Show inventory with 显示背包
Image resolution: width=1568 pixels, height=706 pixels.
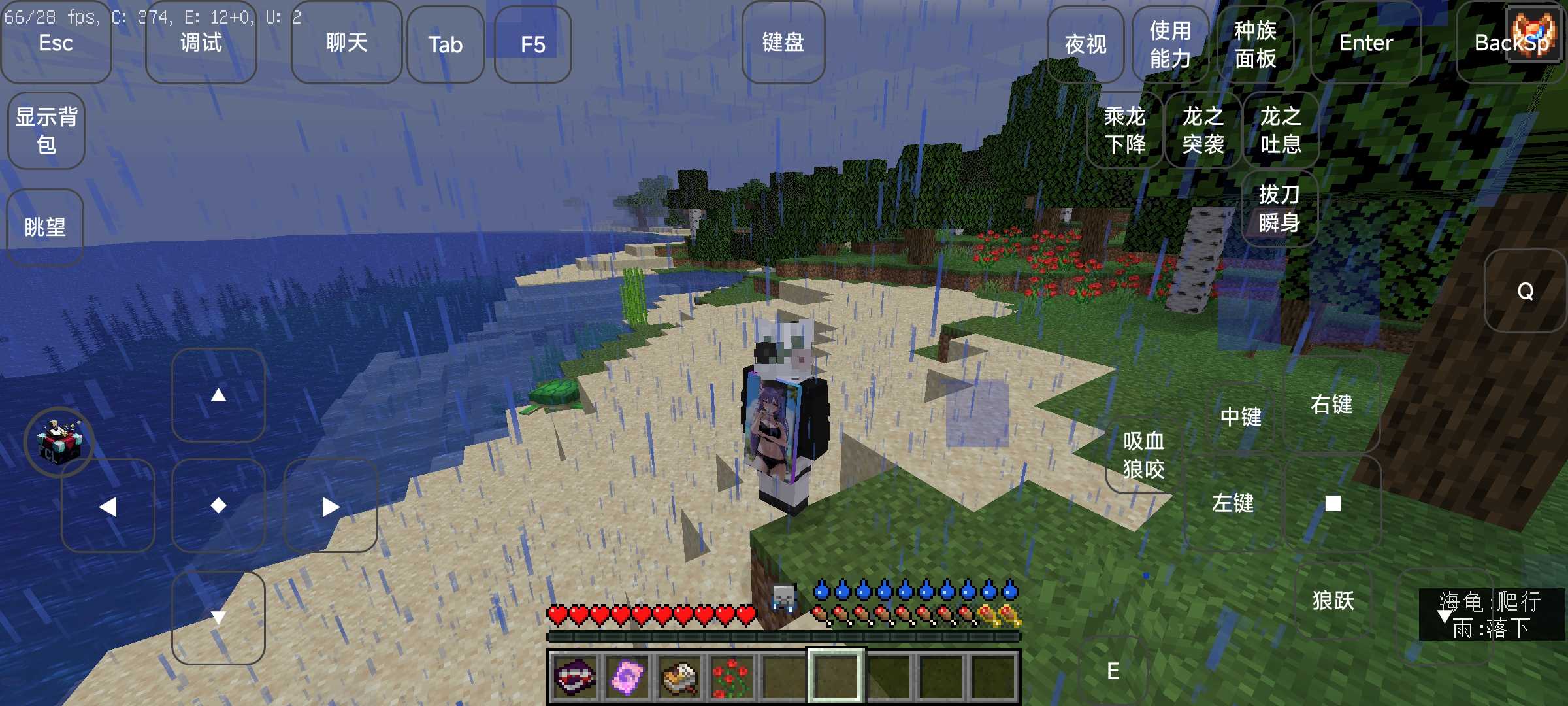click(46, 131)
